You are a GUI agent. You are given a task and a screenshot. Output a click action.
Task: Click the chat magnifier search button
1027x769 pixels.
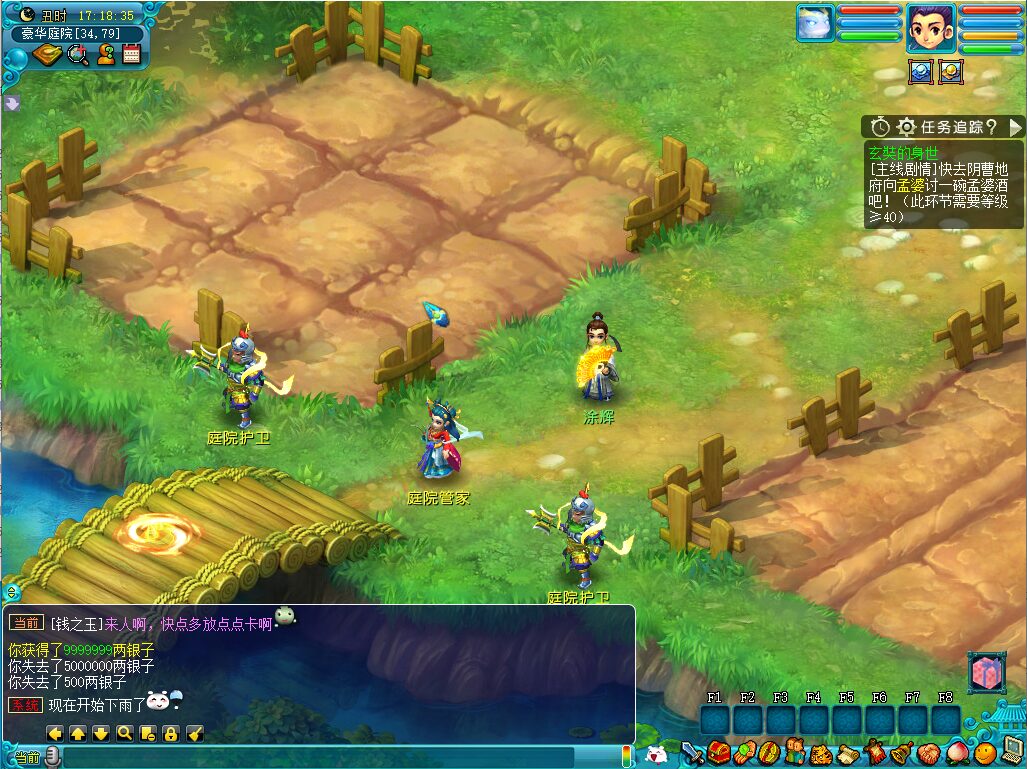pyautogui.click(x=124, y=733)
